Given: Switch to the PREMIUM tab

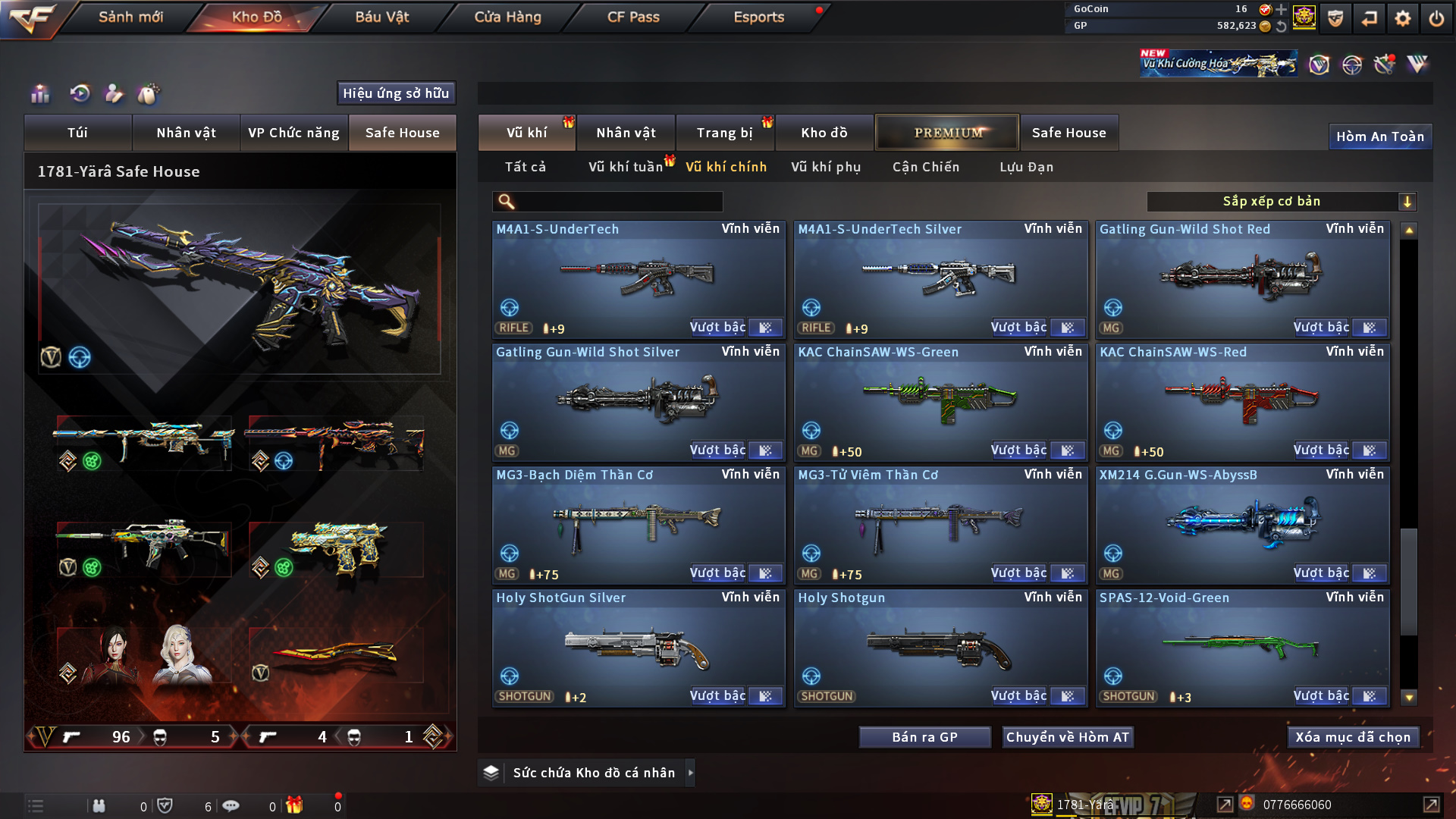Looking at the screenshot, I should point(947,133).
